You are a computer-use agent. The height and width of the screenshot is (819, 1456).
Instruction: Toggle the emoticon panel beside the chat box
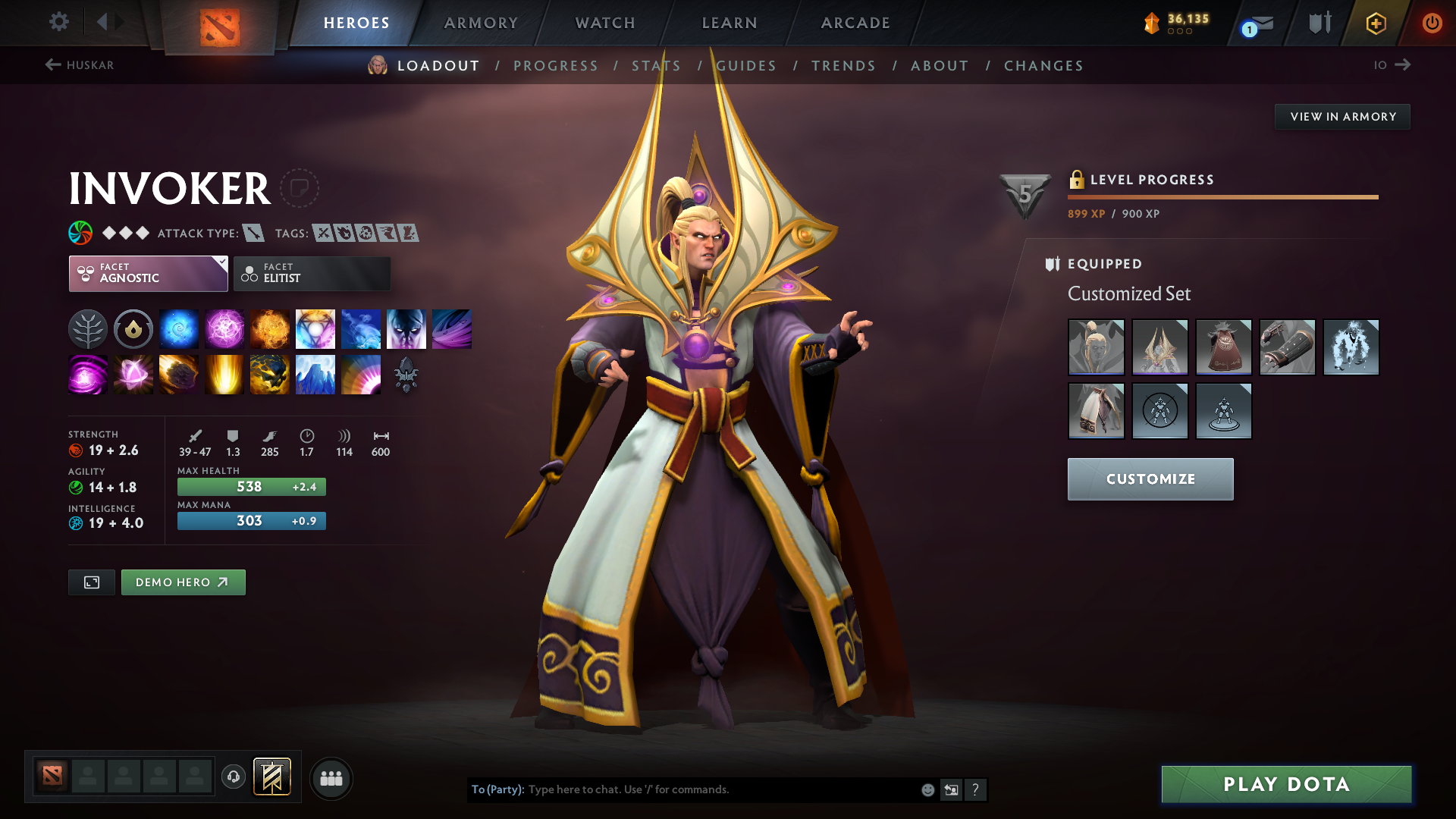pyautogui.click(x=927, y=789)
